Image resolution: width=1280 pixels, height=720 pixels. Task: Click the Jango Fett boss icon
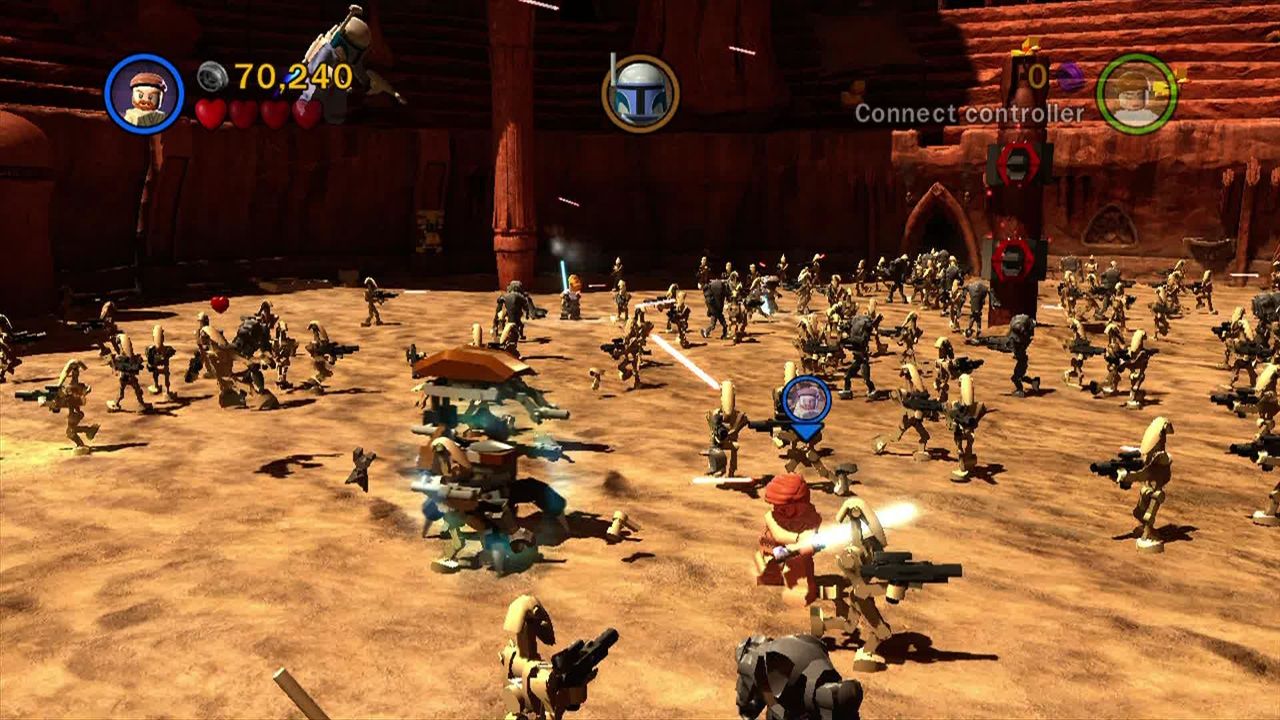coord(640,94)
